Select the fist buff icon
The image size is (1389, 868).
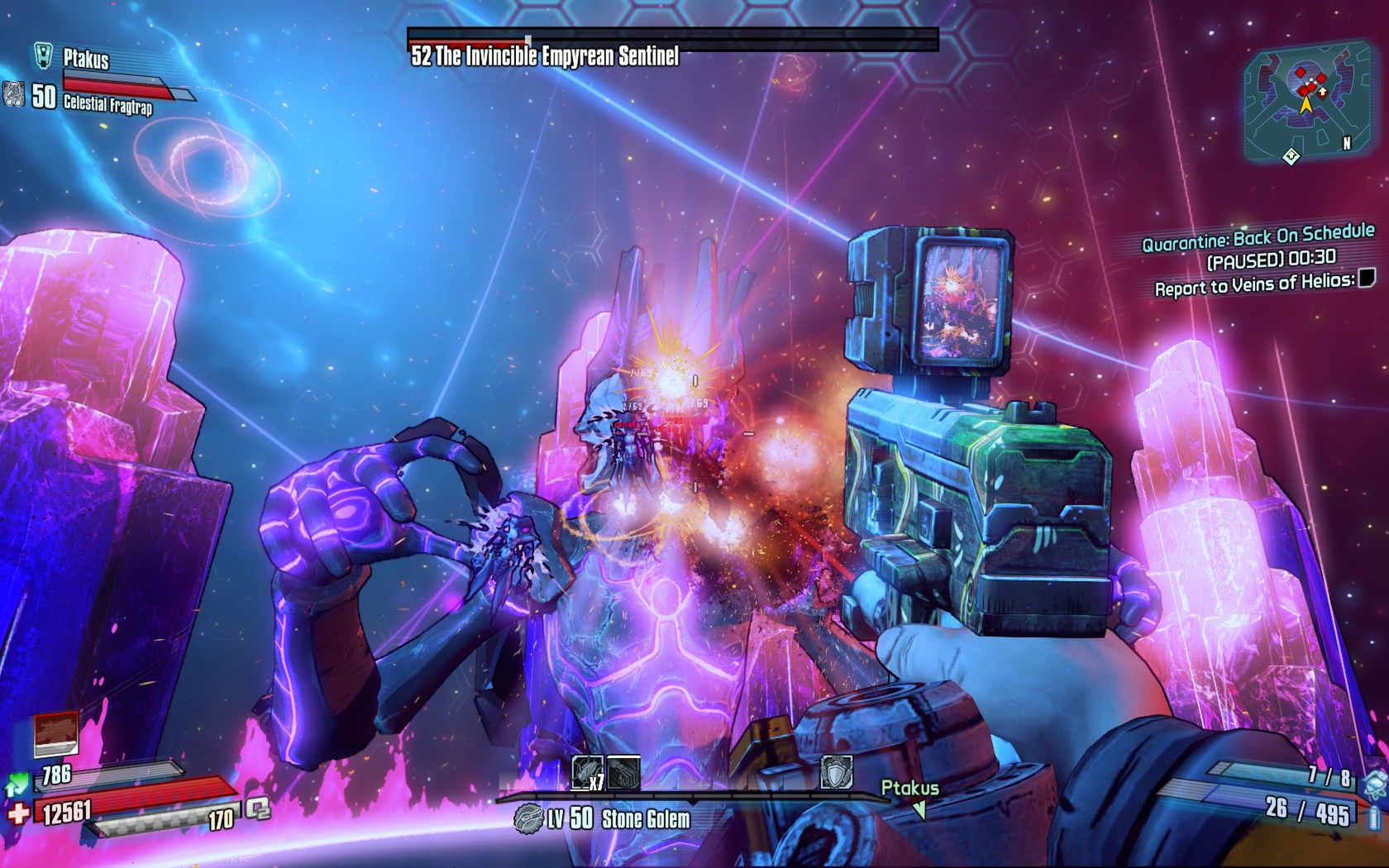click(x=623, y=774)
